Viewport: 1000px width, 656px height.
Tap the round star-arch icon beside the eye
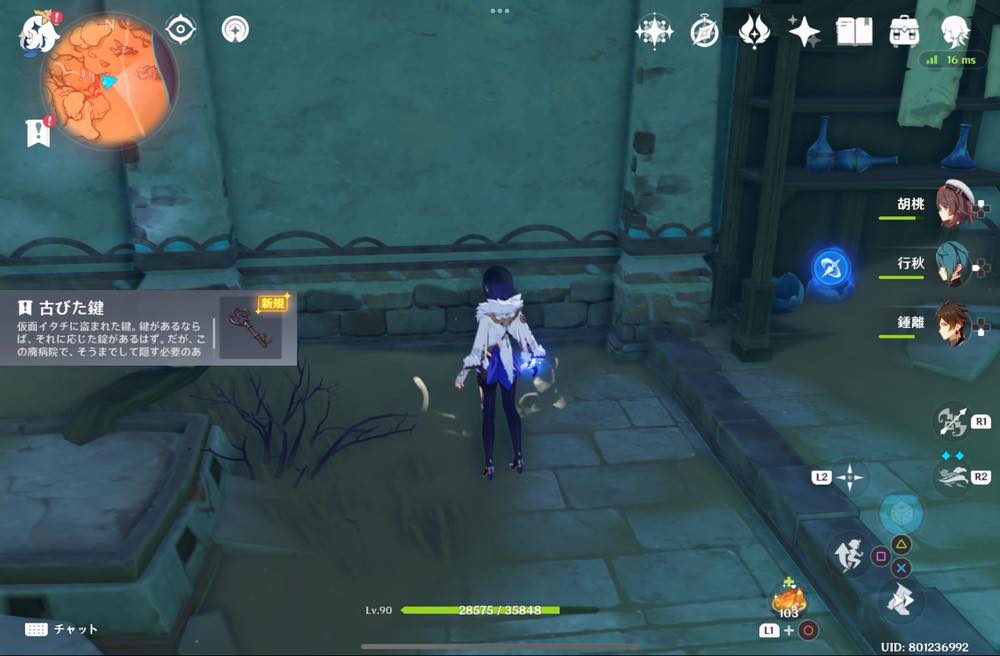coord(236,30)
